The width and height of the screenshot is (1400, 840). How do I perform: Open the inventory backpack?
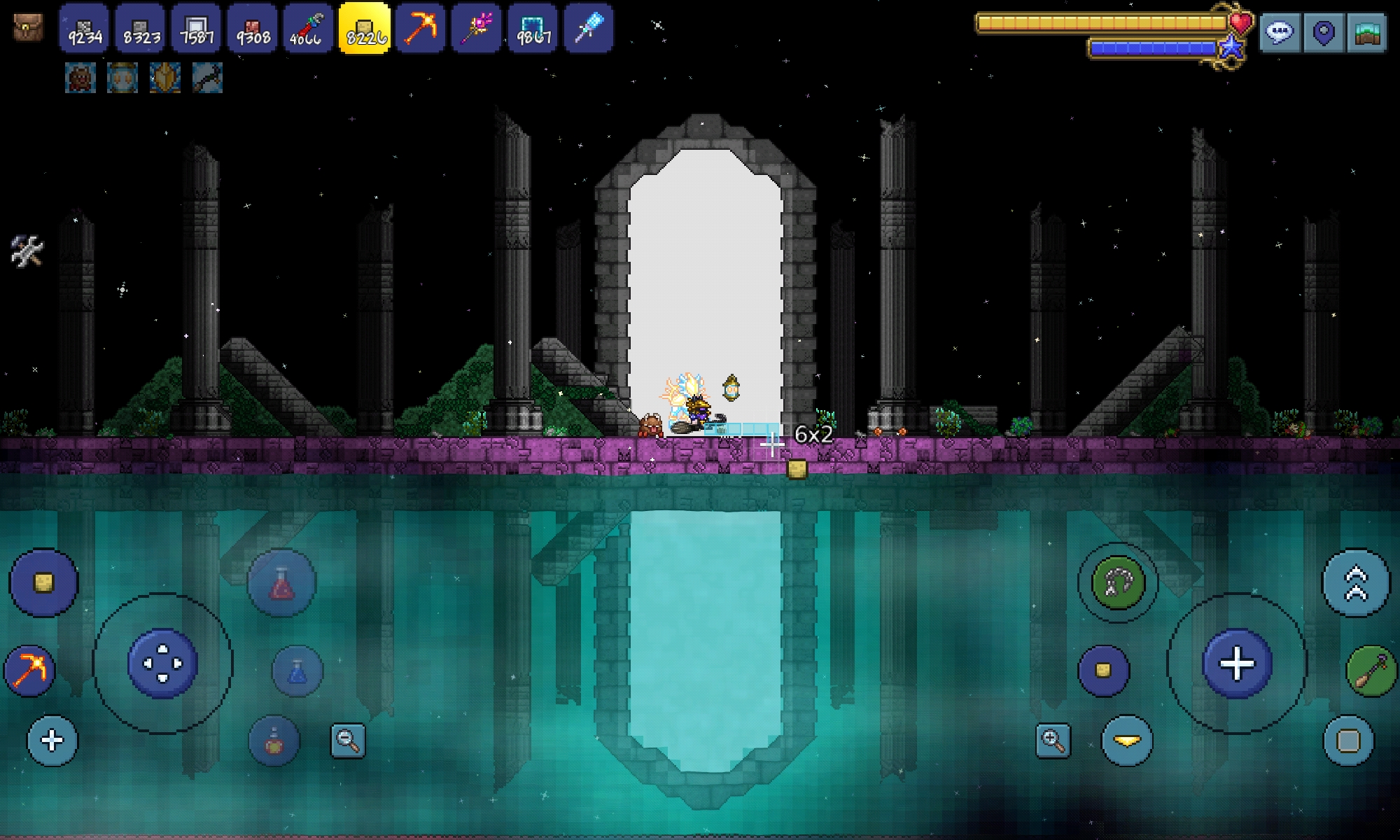(28, 28)
